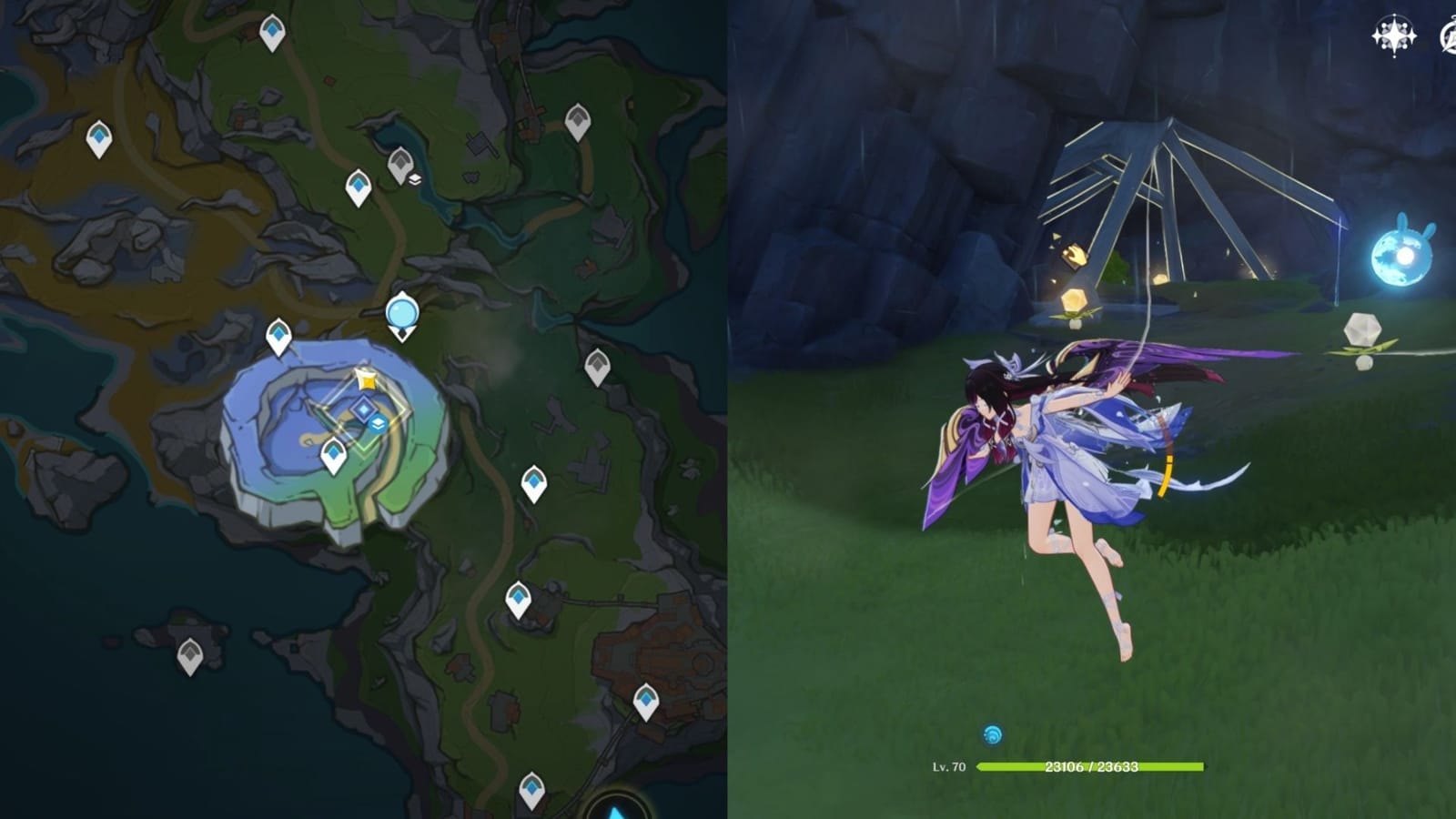
Task: Select the teleport waypoint left of the crater lake
Action: [278, 335]
